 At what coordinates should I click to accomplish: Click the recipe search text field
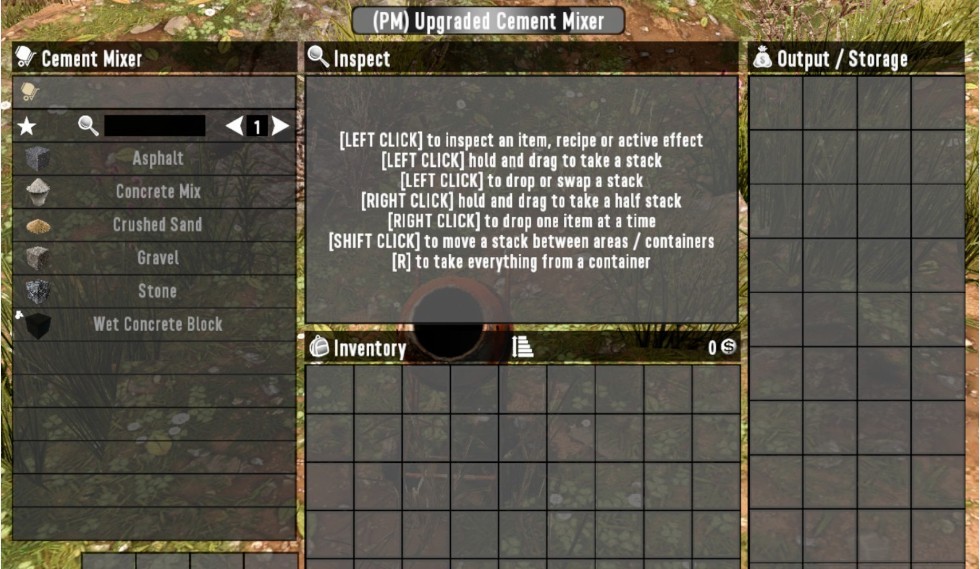tap(154, 126)
